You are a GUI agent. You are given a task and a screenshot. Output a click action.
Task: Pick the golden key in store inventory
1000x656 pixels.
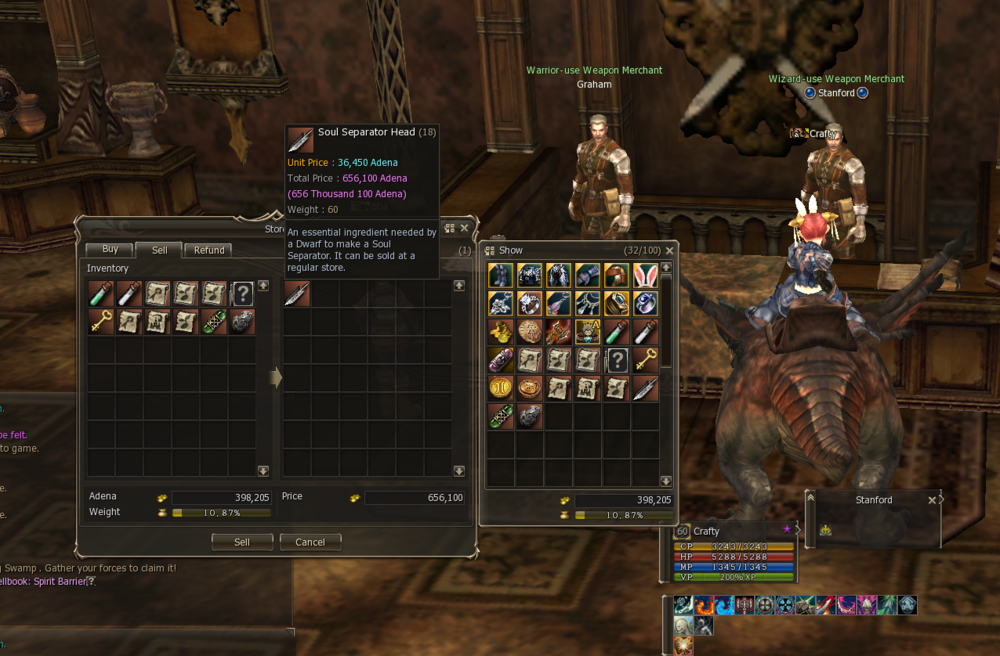tap(101, 322)
